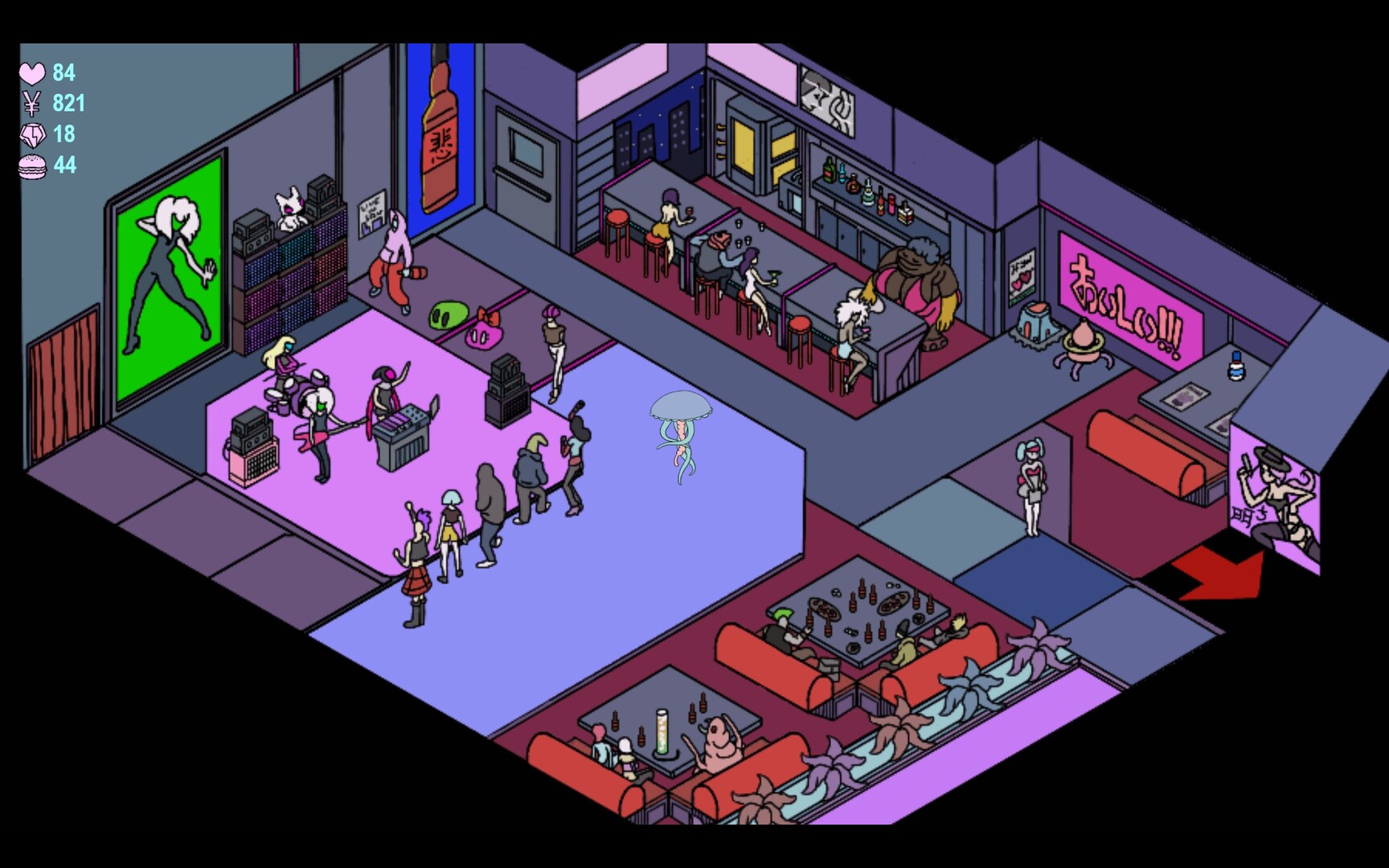
Task: Select the yen currency icon in the HUD
Action: coord(31,104)
